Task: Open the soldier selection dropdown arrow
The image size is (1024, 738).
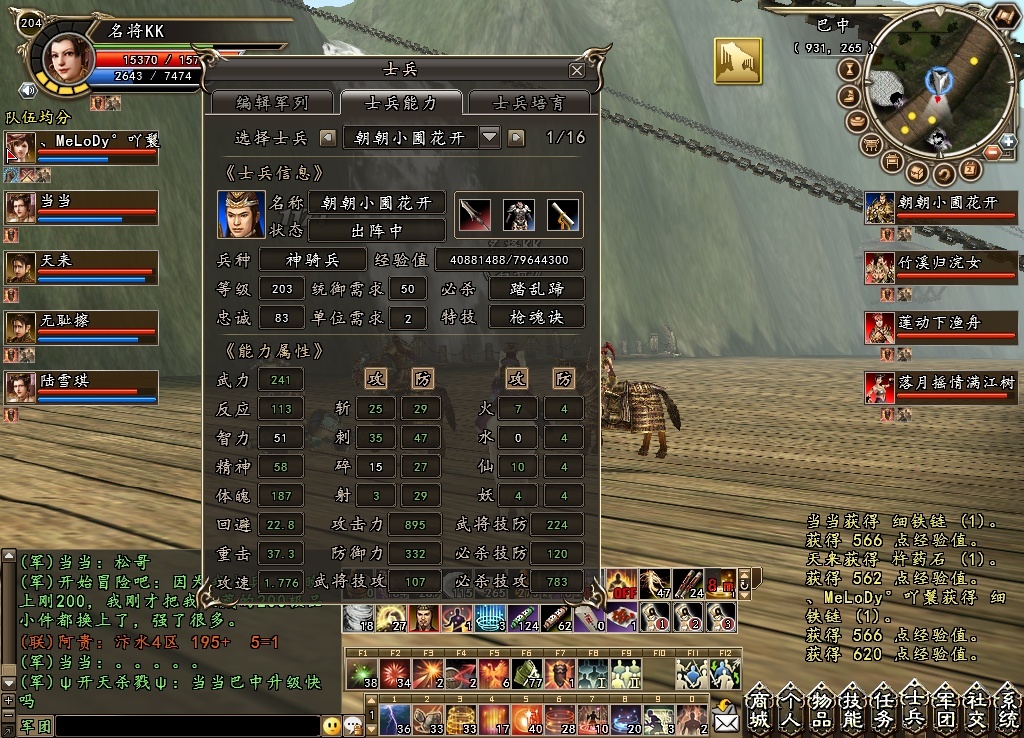Action: pos(490,137)
